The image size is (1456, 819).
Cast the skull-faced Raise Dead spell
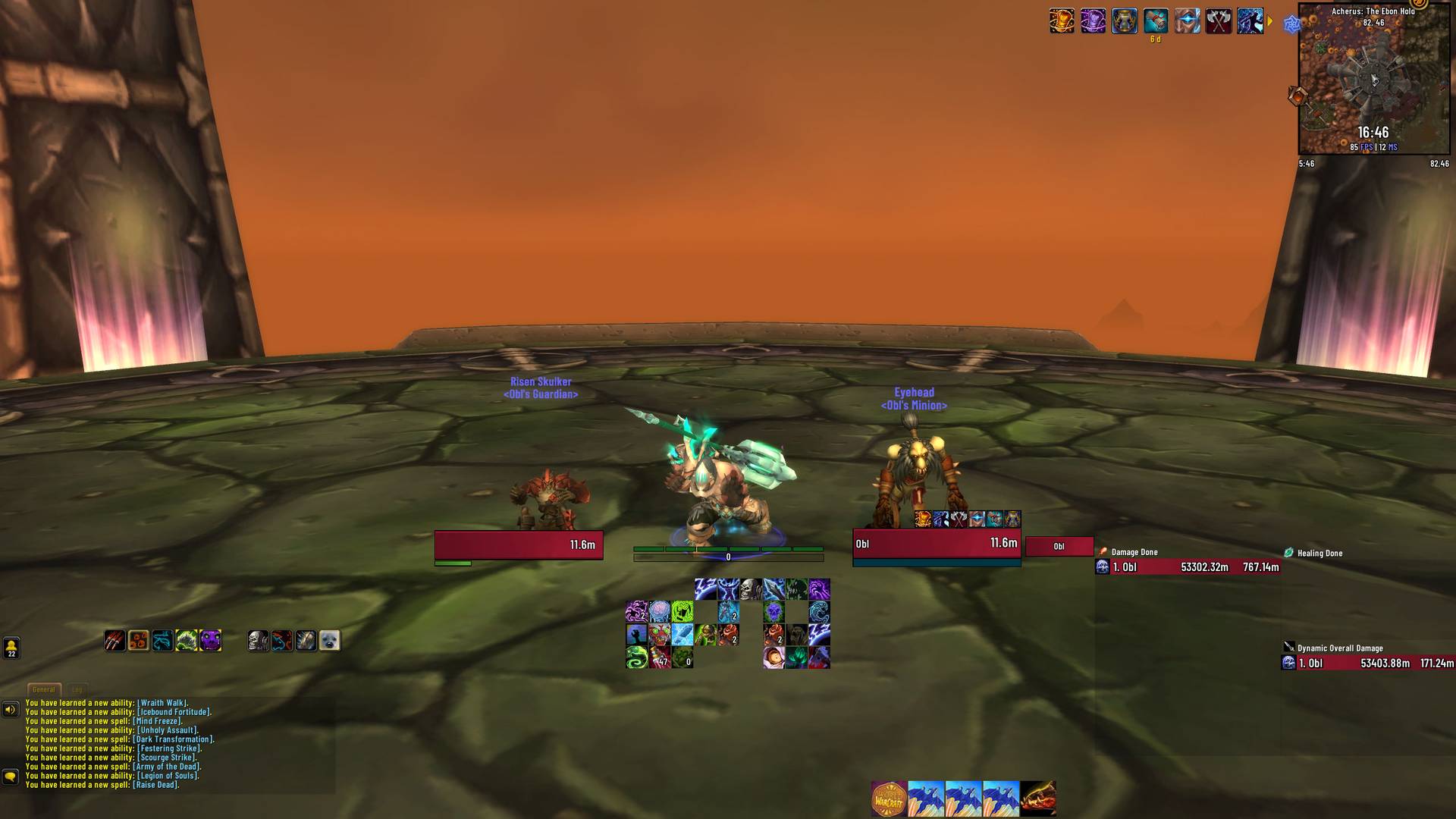point(751,589)
